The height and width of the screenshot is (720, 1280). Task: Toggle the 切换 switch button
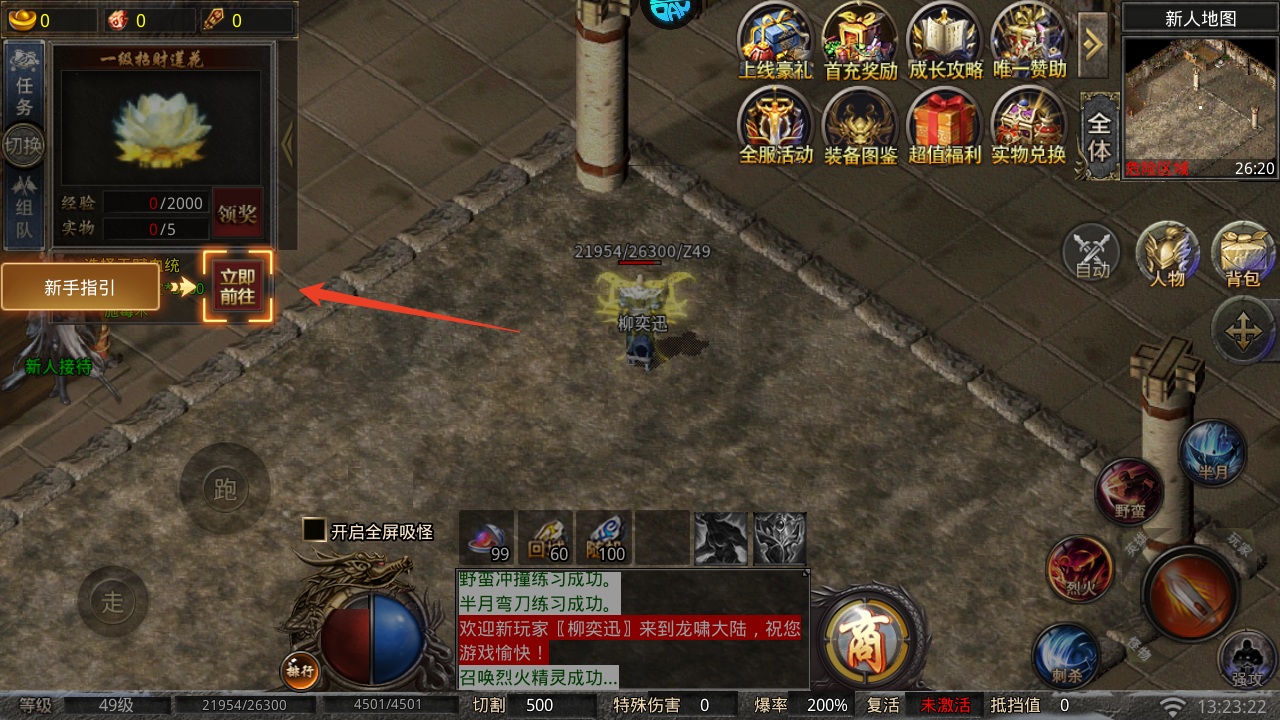pos(24,147)
